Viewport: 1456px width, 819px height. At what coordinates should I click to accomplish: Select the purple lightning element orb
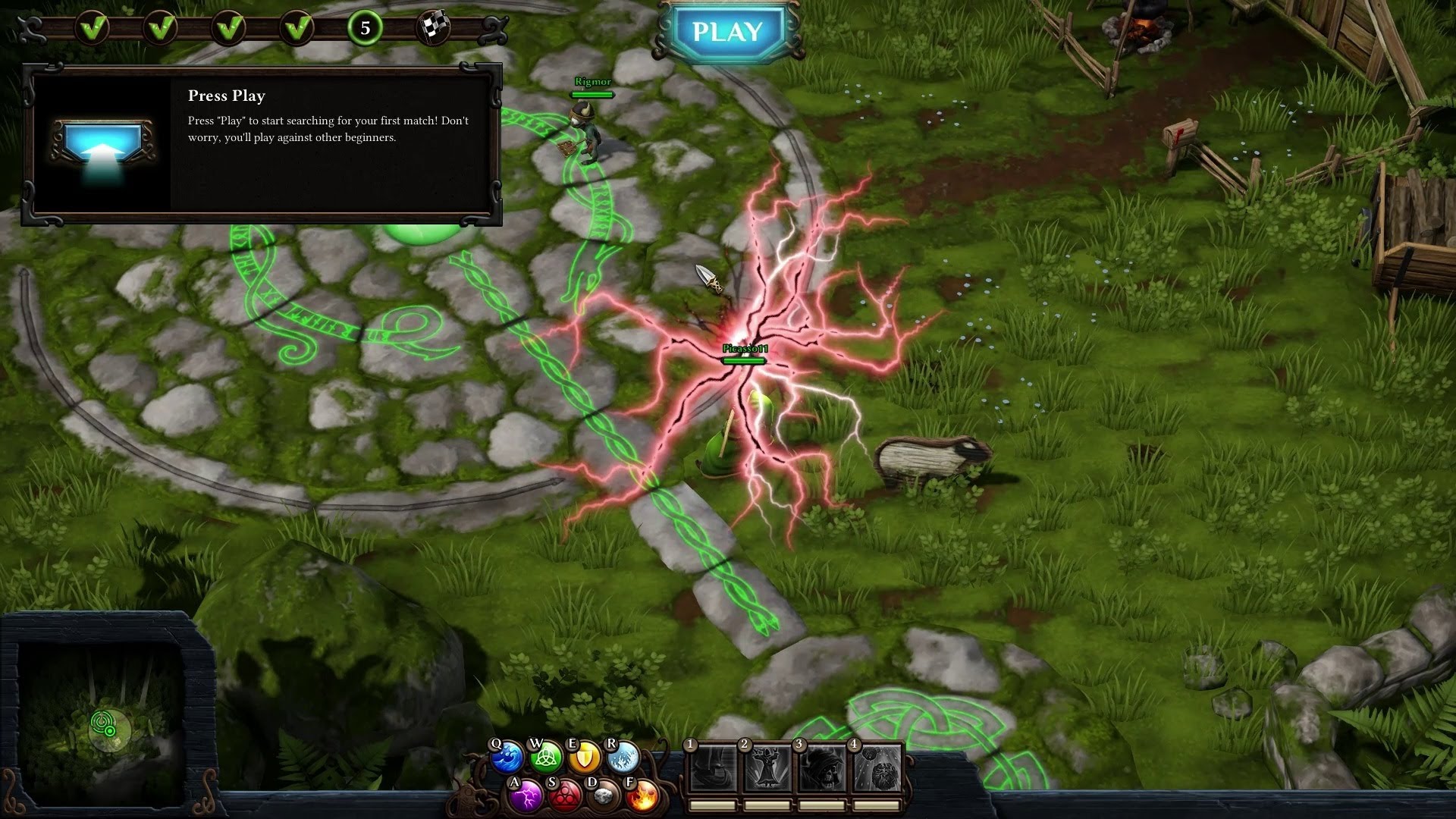click(x=526, y=796)
